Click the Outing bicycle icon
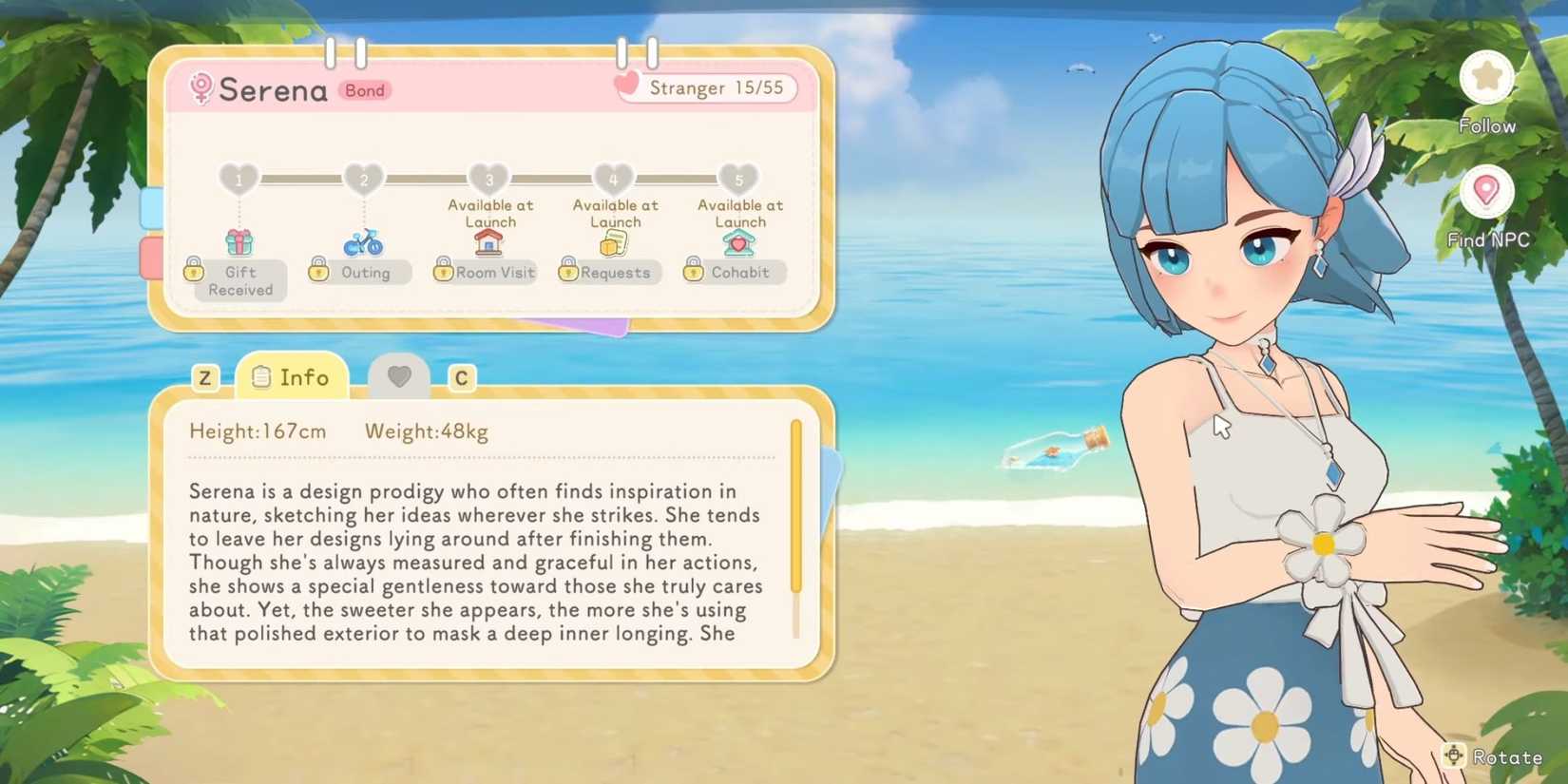The height and width of the screenshot is (784, 1568). (x=364, y=245)
